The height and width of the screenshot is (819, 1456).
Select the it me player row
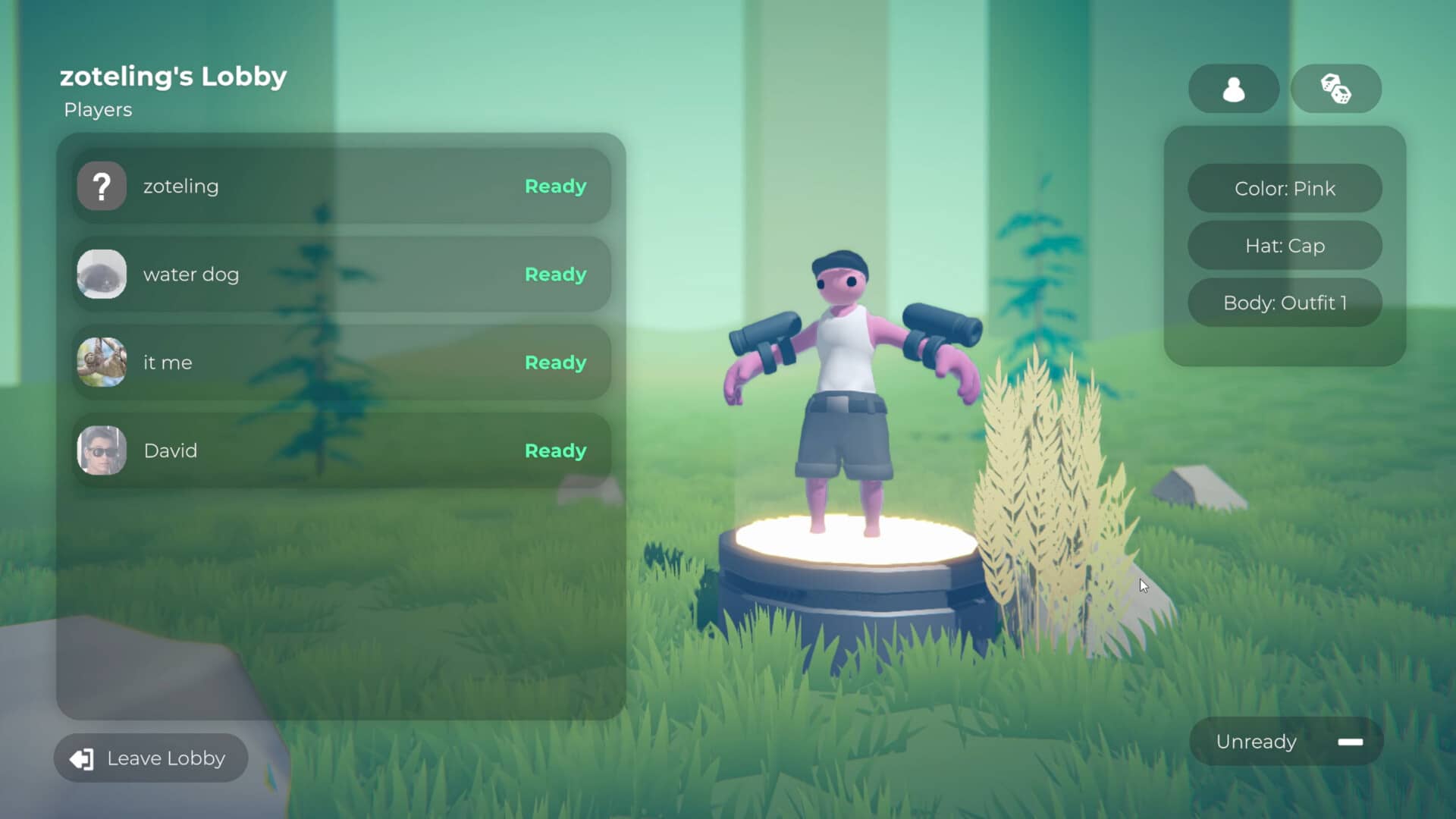341,362
